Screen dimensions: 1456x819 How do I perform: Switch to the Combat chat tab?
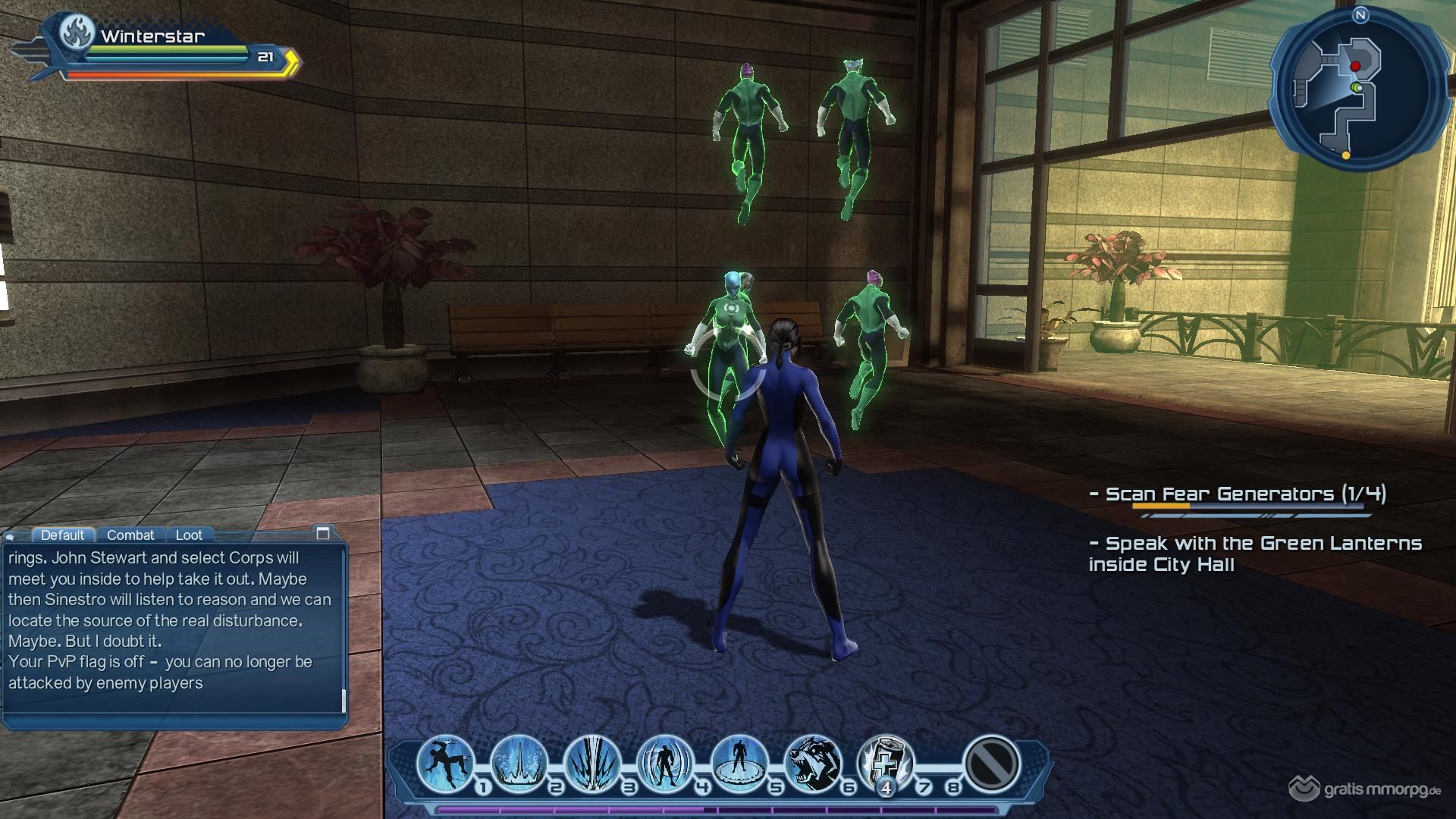130,535
